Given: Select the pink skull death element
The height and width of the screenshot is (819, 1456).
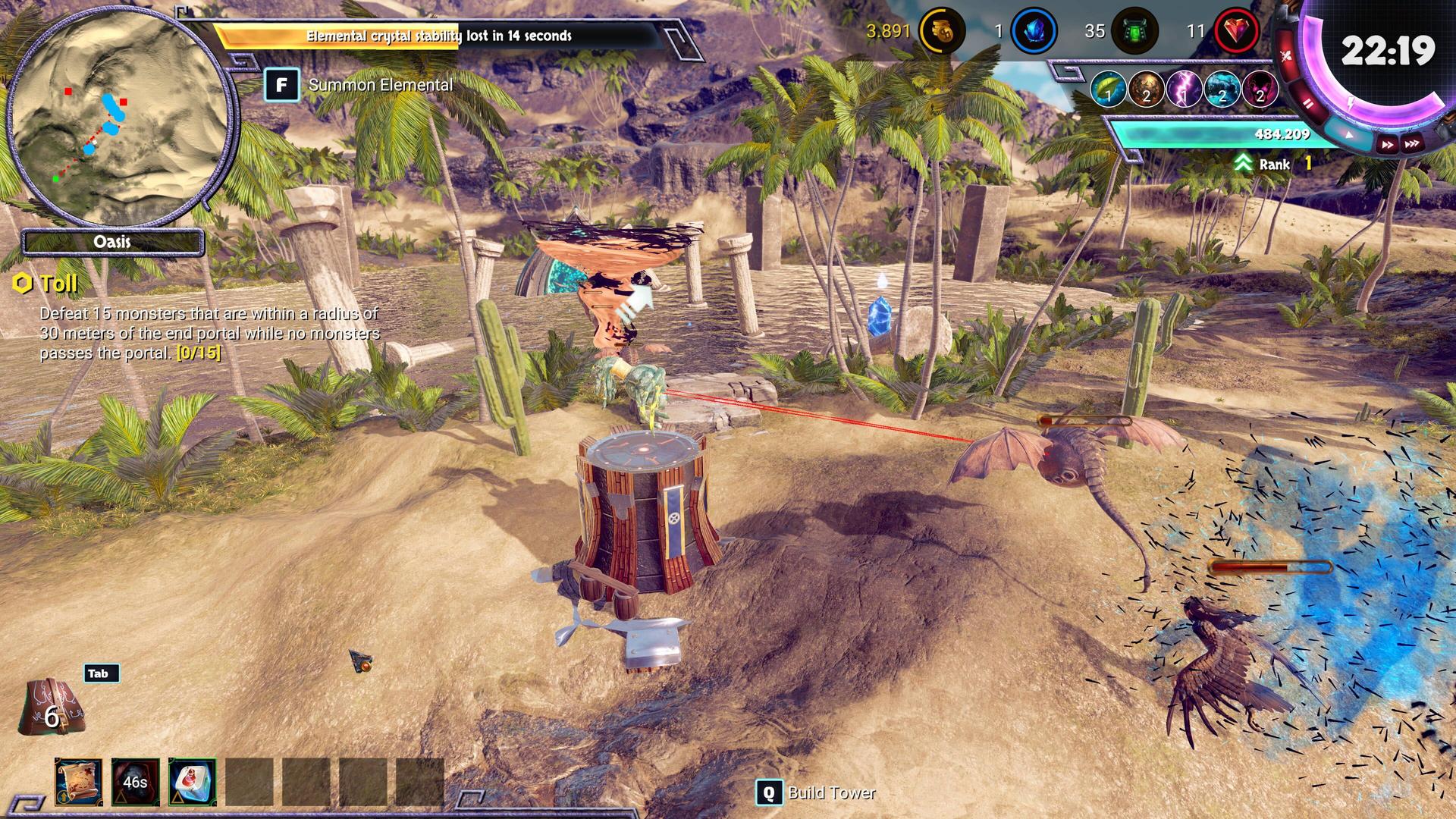Looking at the screenshot, I should (x=1260, y=89).
